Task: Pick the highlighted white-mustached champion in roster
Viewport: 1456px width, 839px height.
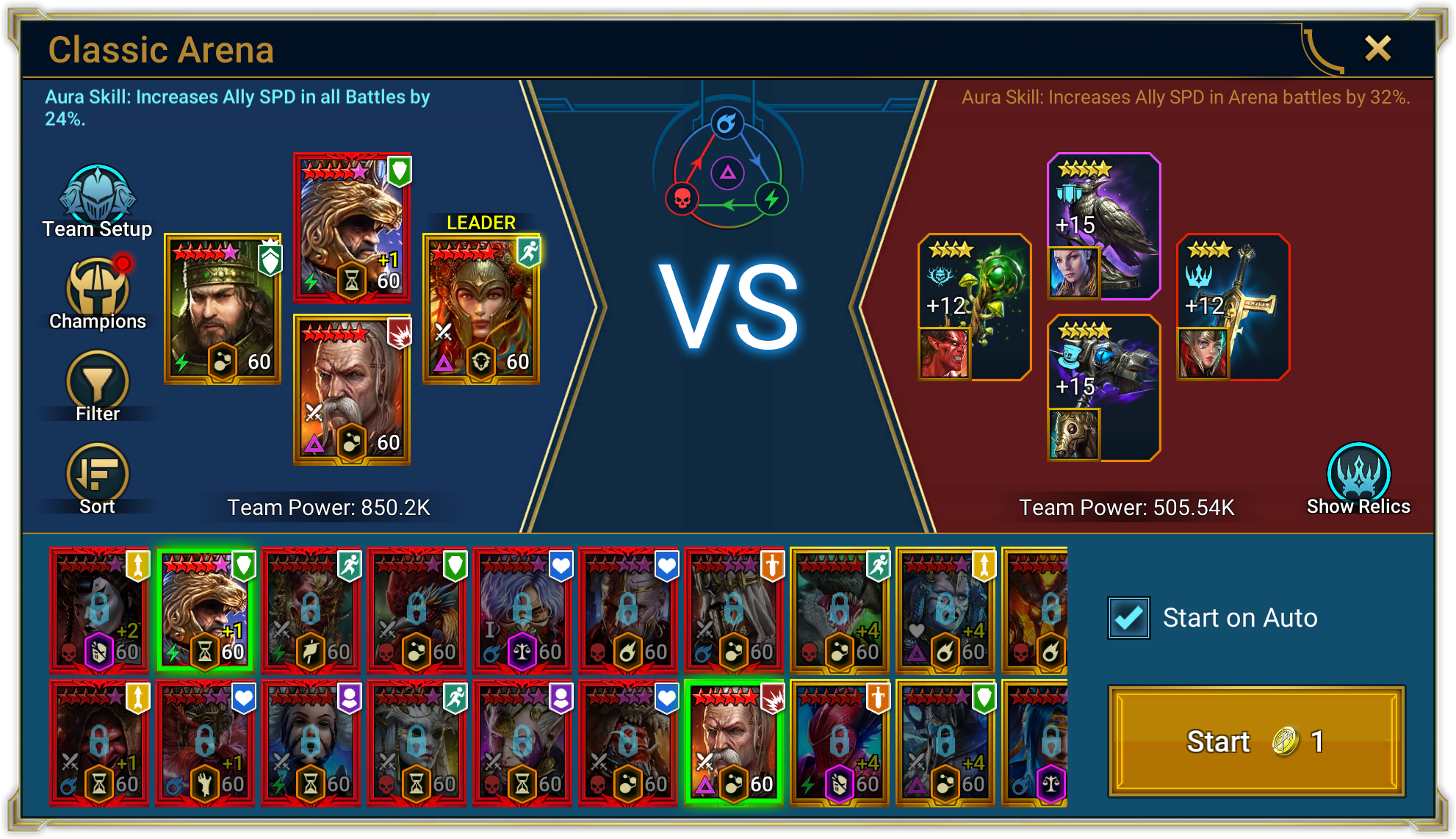Action: tap(734, 742)
